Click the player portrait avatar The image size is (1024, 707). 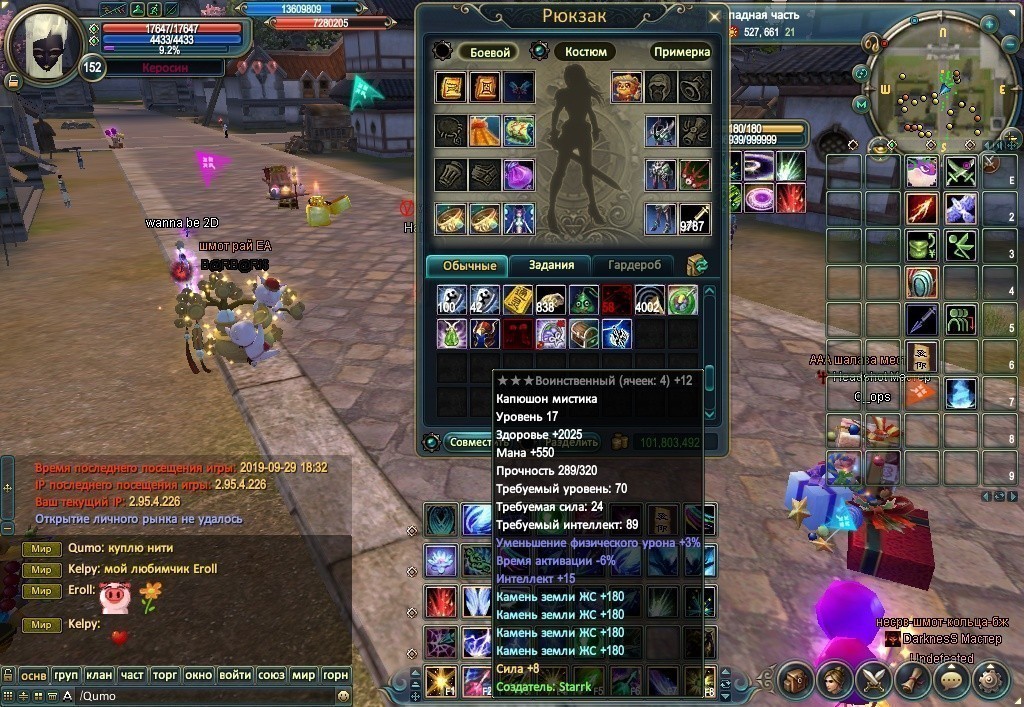tap(43, 41)
